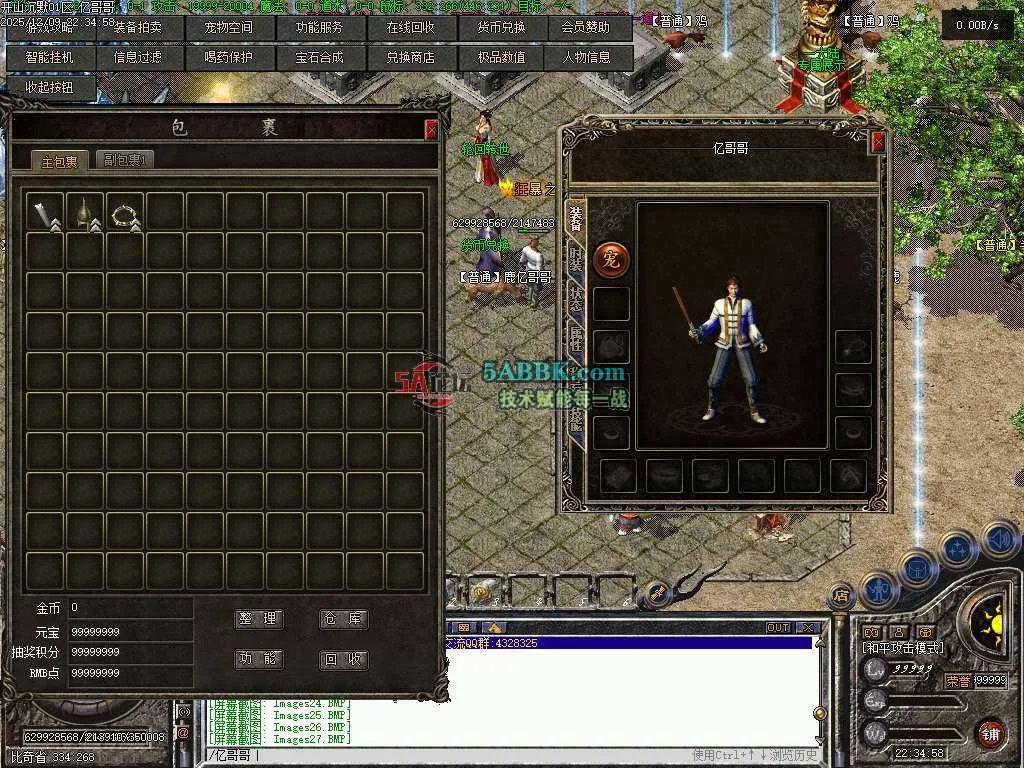The image size is (1024, 768).
Task: Open the 仓库 warehouse from the bag
Action: 343,619
